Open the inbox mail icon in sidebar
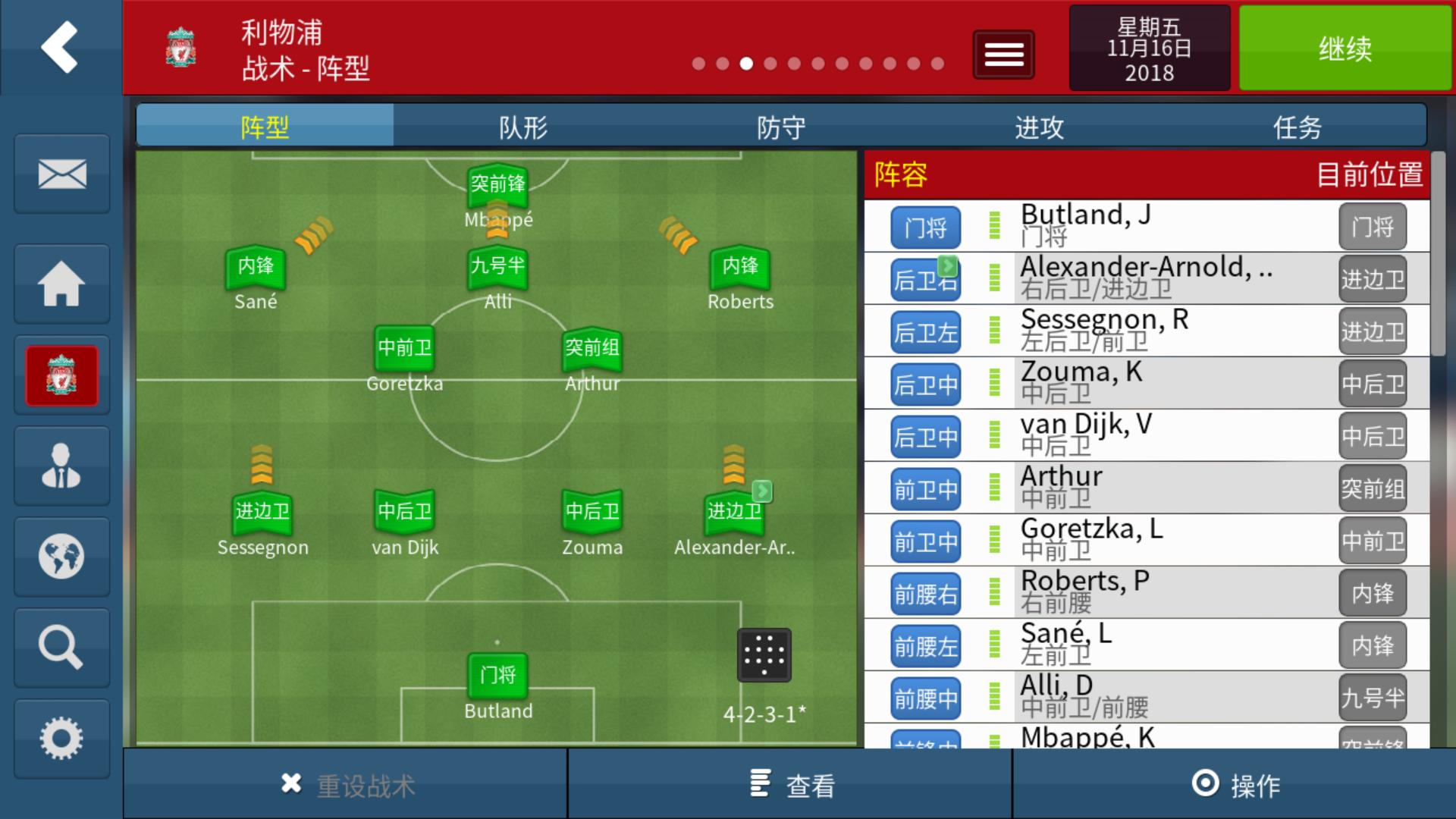1456x819 pixels. tap(61, 174)
